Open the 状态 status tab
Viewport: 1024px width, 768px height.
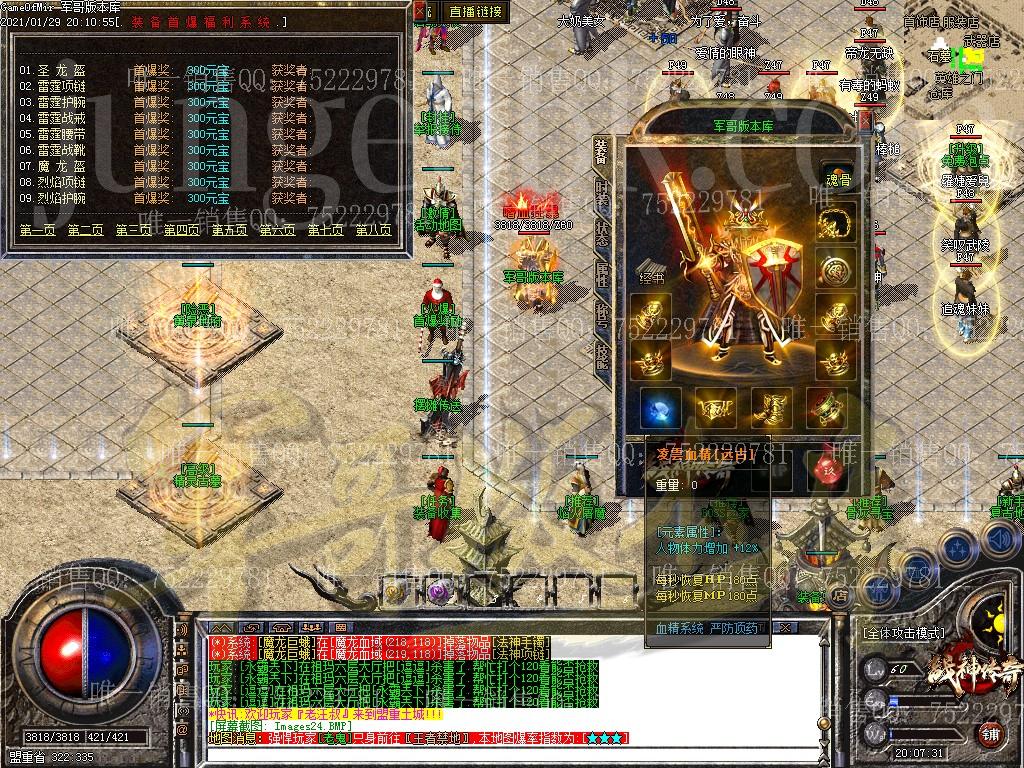point(602,234)
